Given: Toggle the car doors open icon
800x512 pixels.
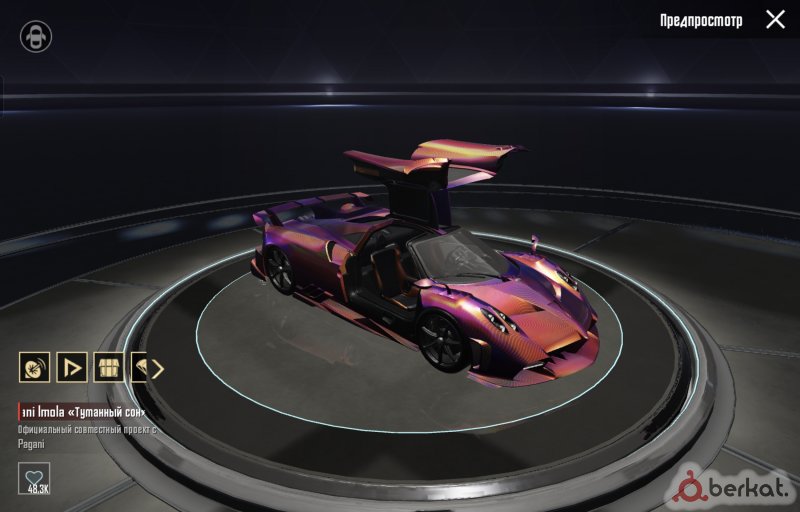Looking at the screenshot, I should tap(36, 37).
